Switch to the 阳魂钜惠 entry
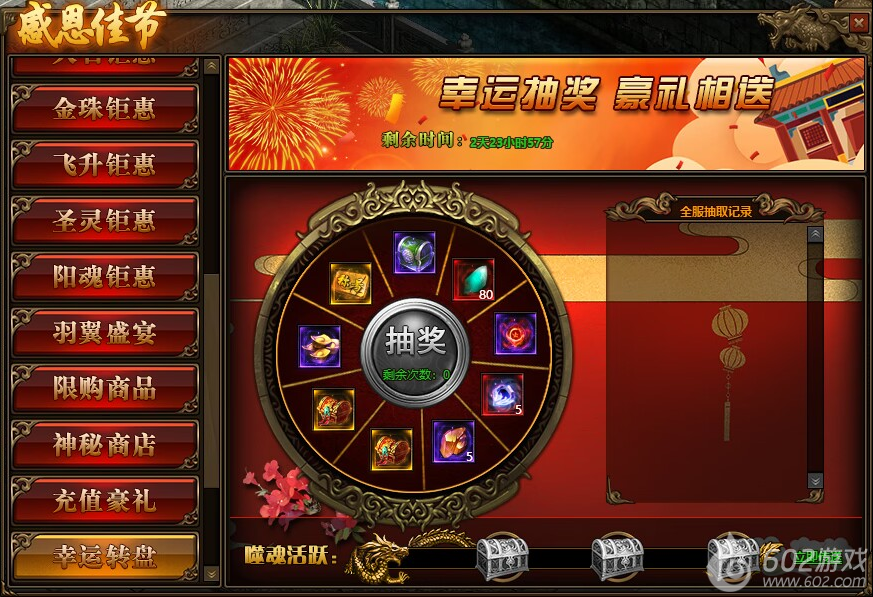Image resolution: width=873 pixels, height=597 pixels. click(x=104, y=277)
